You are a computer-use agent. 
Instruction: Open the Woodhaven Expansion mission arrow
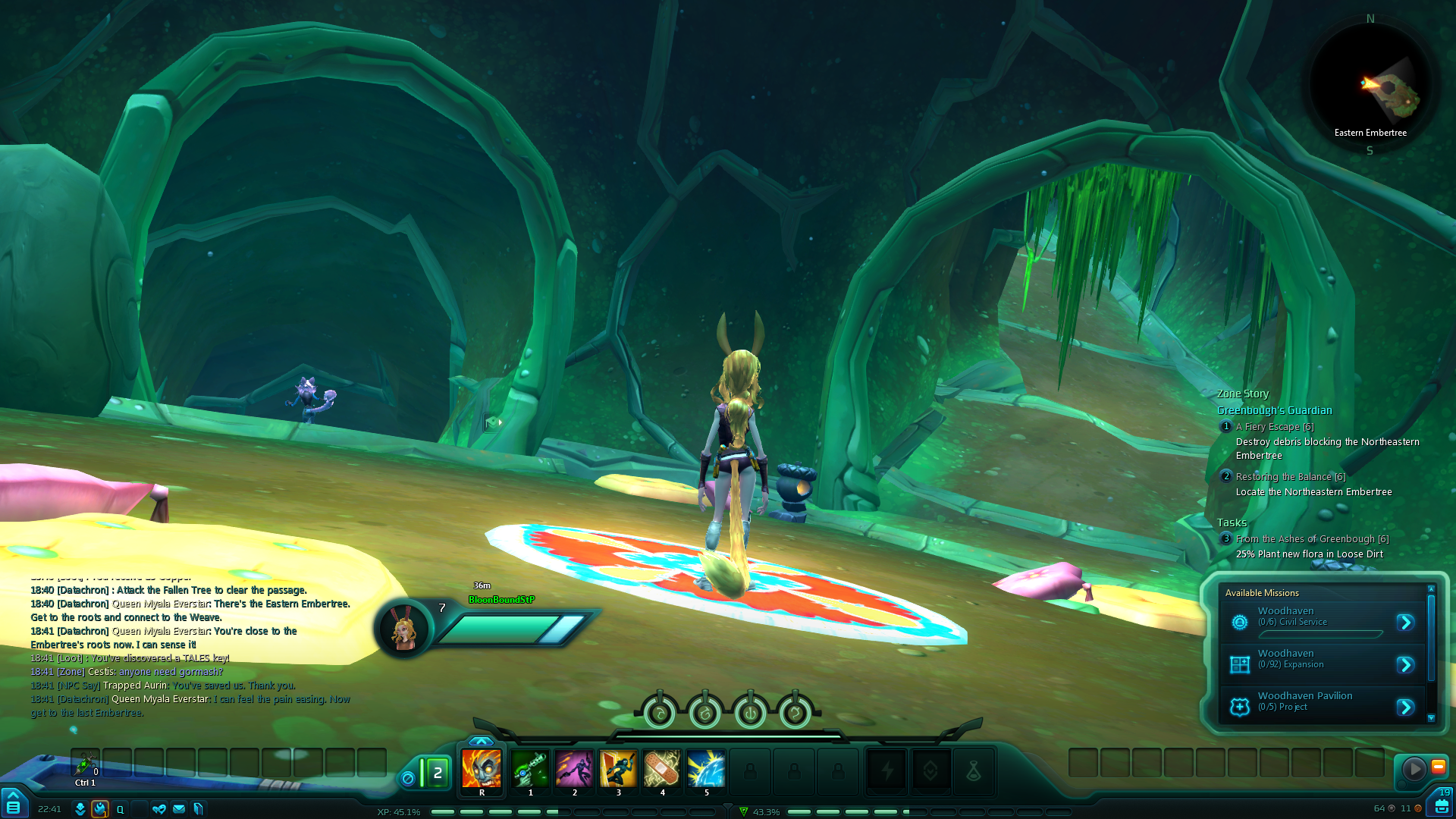click(1405, 665)
